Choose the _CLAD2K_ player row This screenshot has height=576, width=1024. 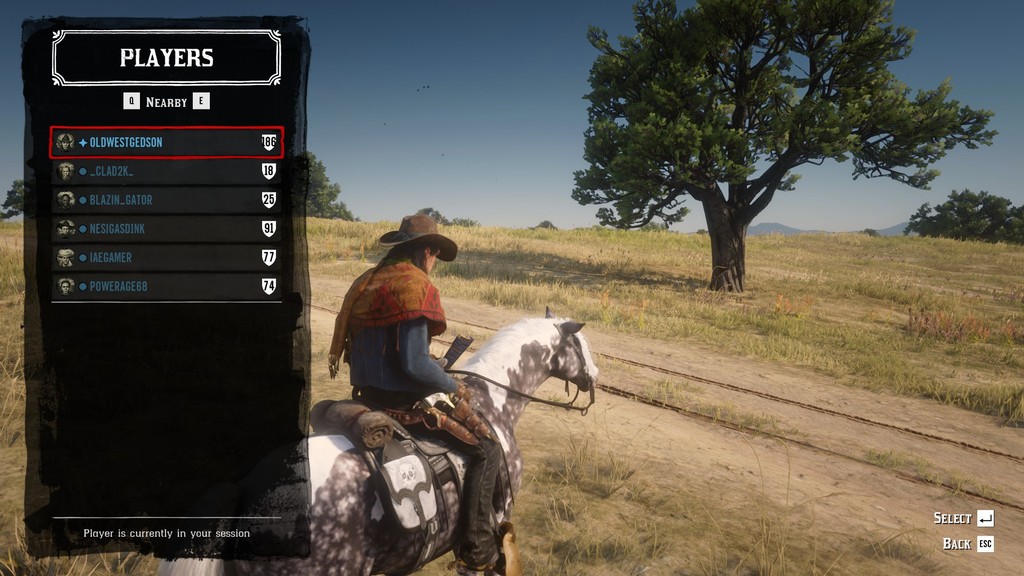click(166, 171)
